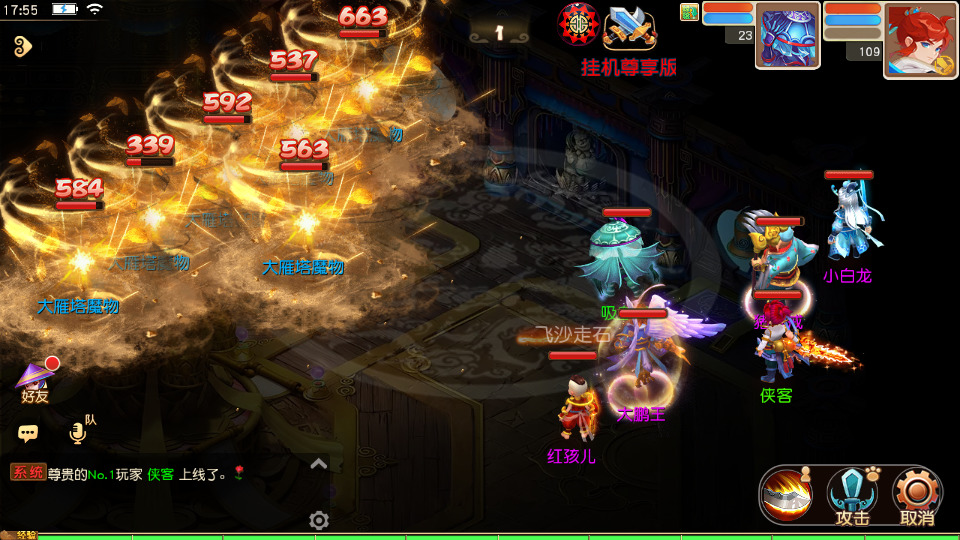Open the red spiked emblem icon
The width and height of the screenshot is (960, 540).
click(x=578, y=24)
